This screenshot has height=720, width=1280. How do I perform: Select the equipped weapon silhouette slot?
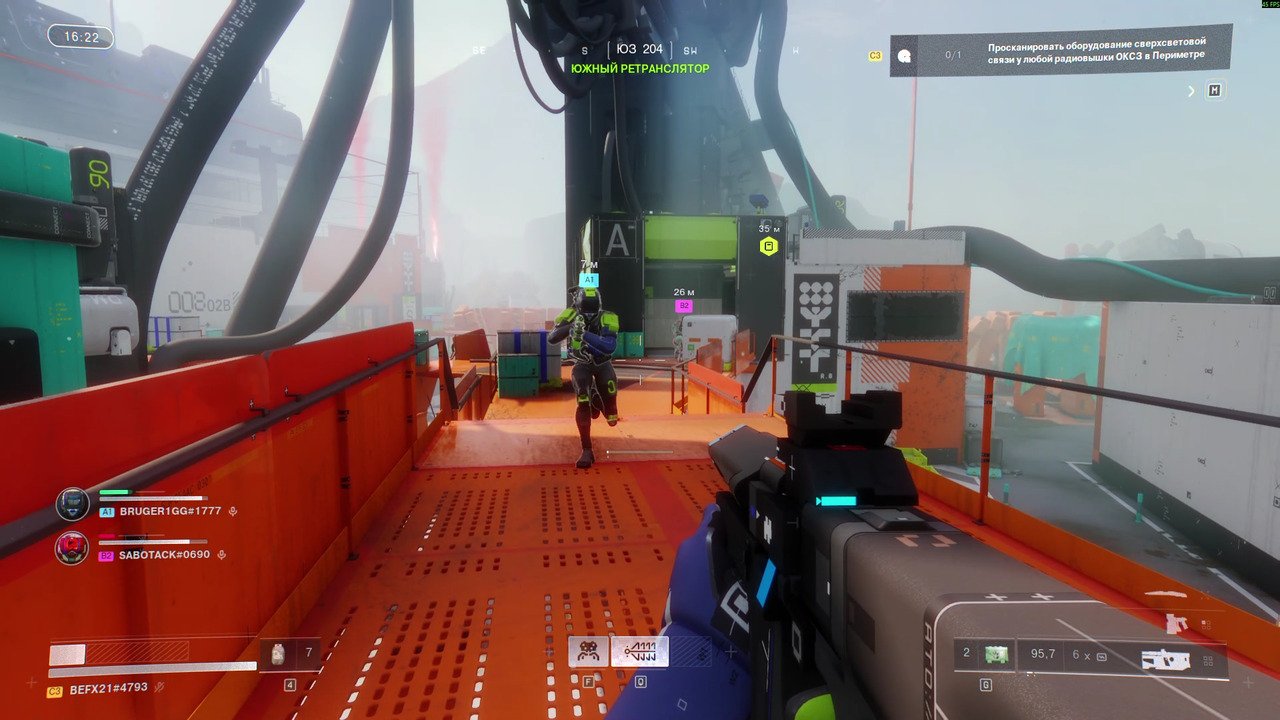pyautogui.click(x=1165, y=659)
